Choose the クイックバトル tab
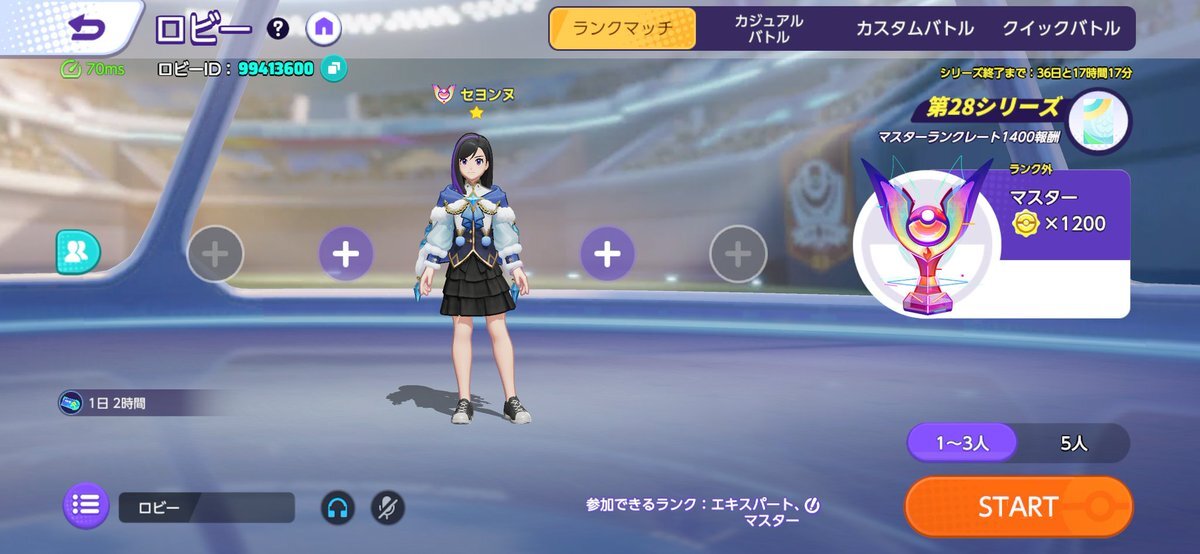The image size is (1200, 554). [1061, 29]
